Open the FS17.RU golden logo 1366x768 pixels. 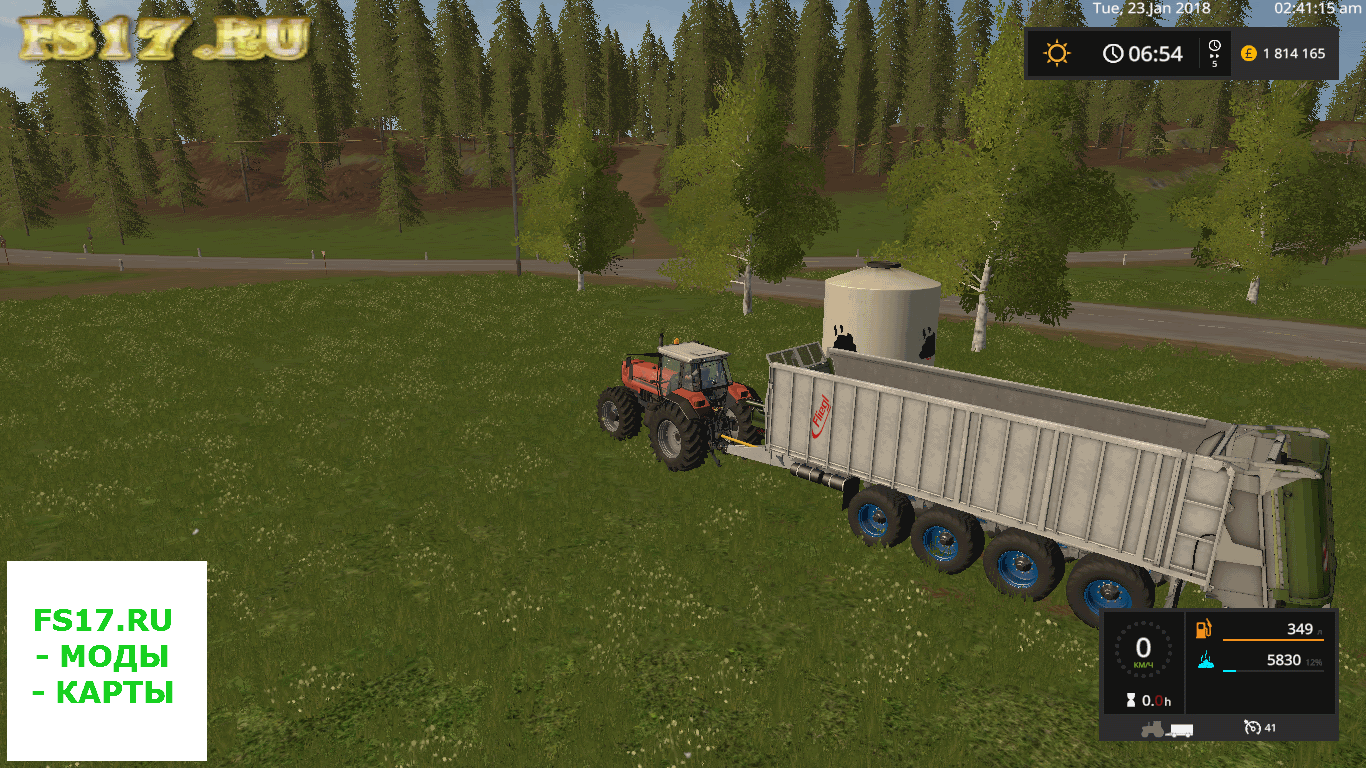pyautogui.click(x=165, y=38)
